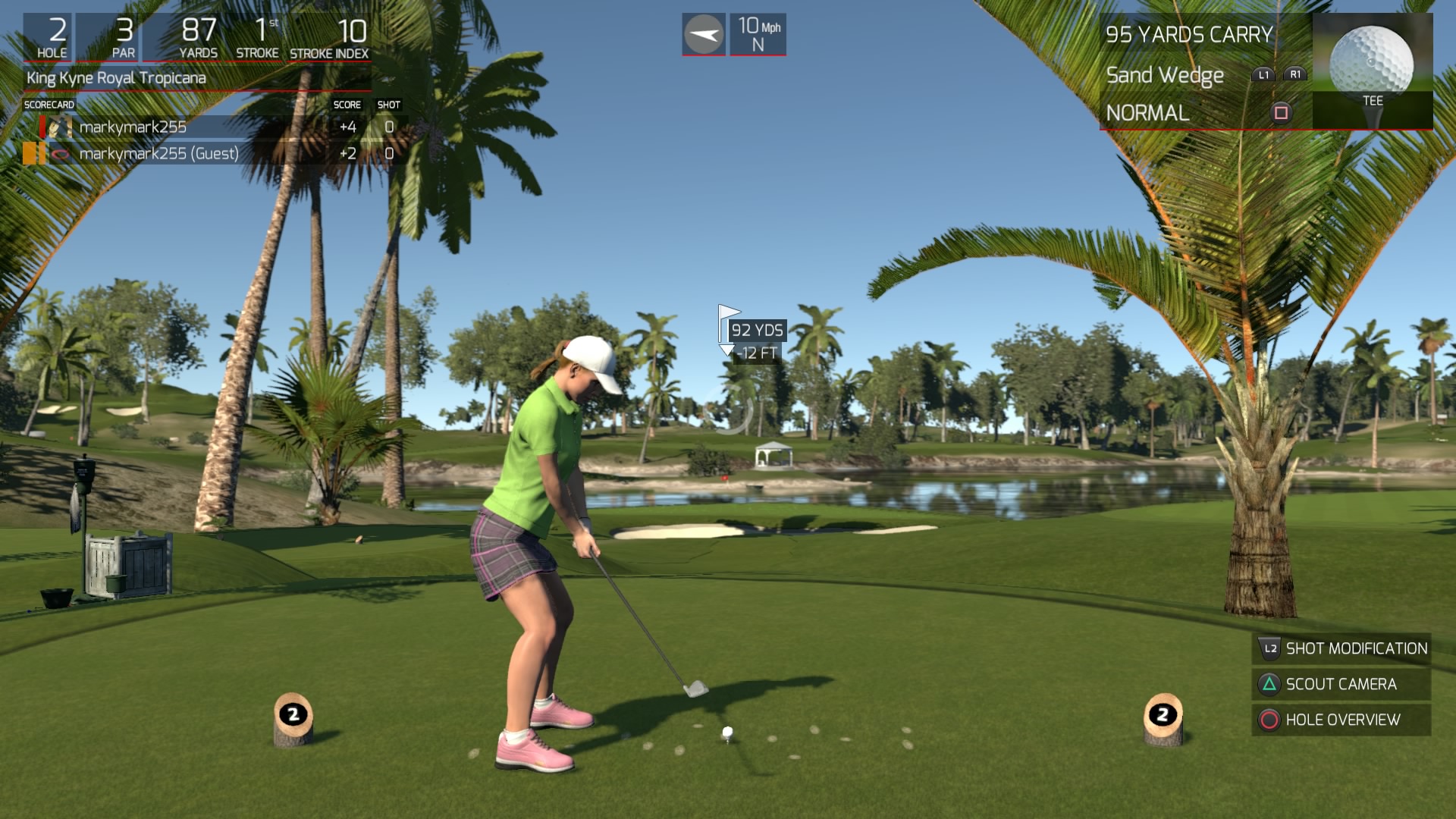The image size is (1456, 819).
Task: Click the 95 YARDS CARRY indicator
Action: 1188,34
